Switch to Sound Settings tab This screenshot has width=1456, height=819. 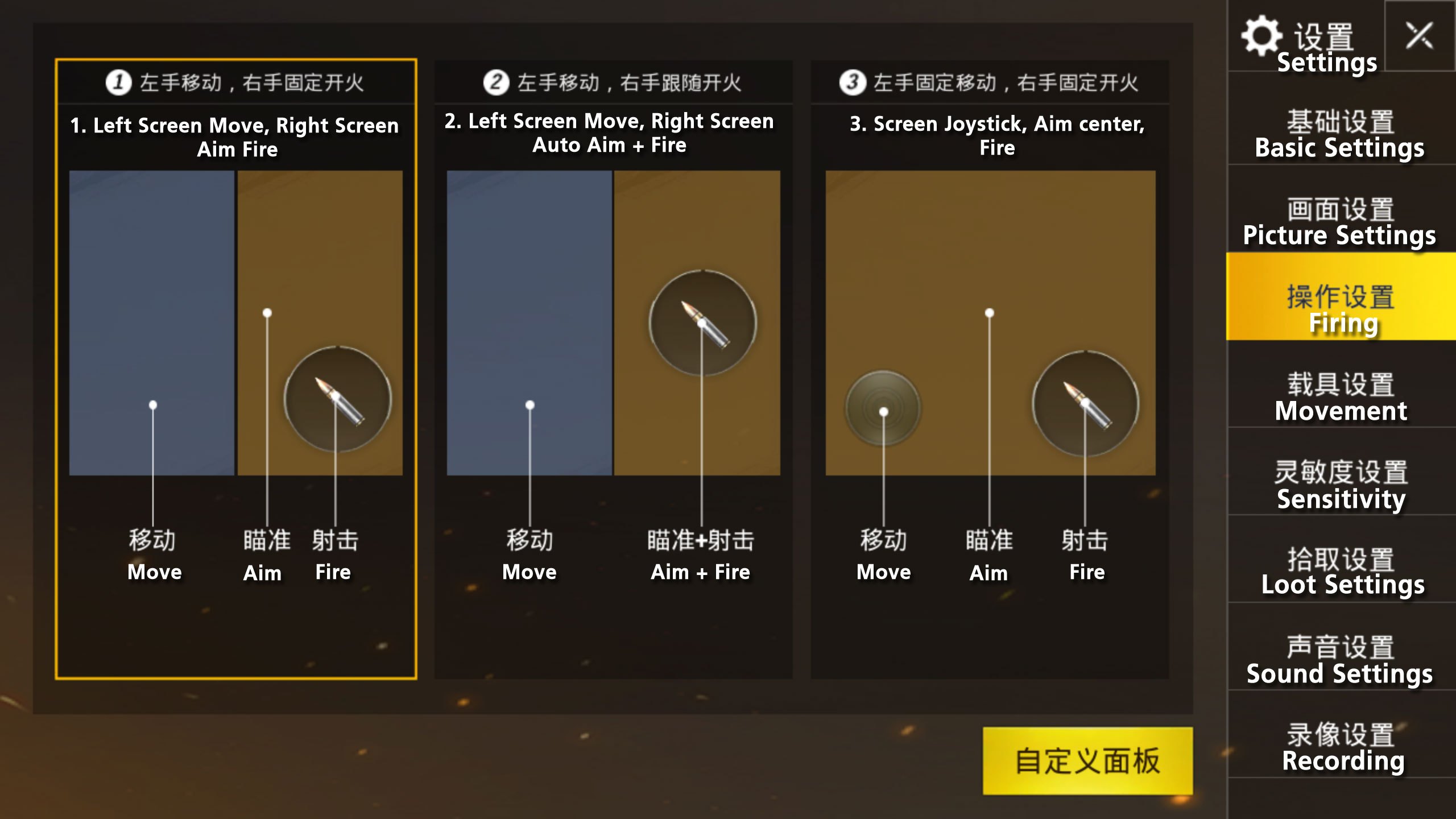click(x=1340, y=660)
